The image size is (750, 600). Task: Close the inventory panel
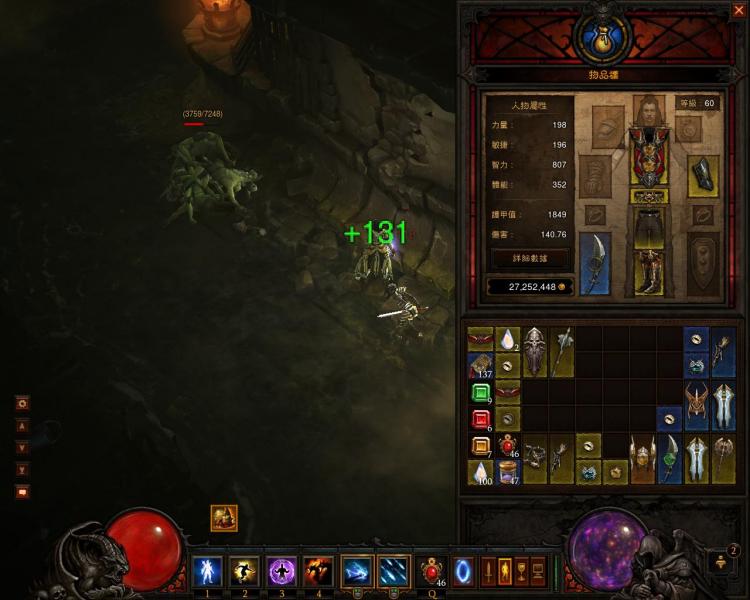(x=739, y=10)
